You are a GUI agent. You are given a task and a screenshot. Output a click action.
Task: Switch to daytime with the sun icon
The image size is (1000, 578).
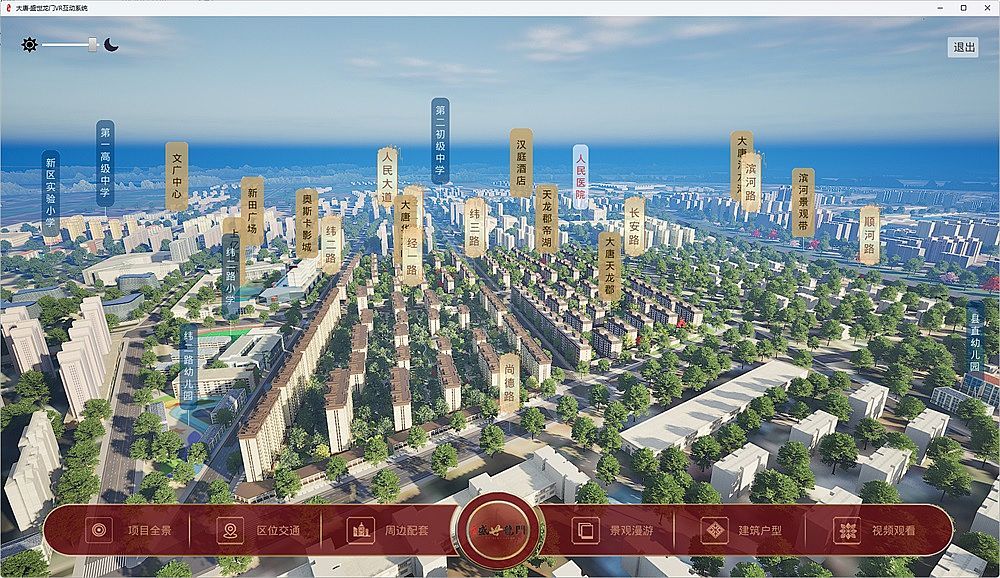point(29,45)
